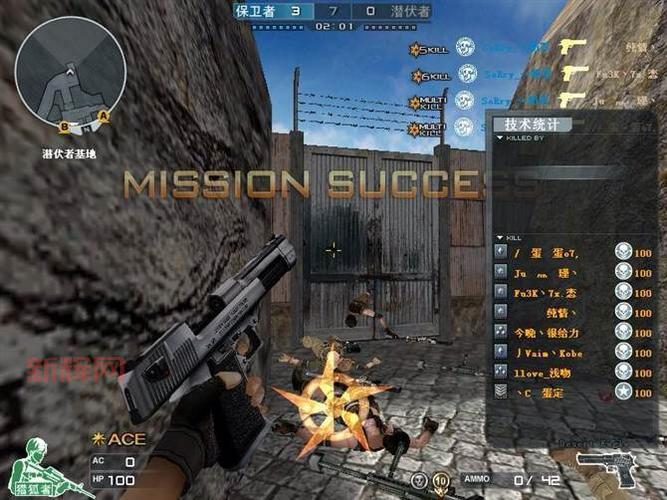Click the 5 KILL killfeed badge
667x500 pixels.
427,49
